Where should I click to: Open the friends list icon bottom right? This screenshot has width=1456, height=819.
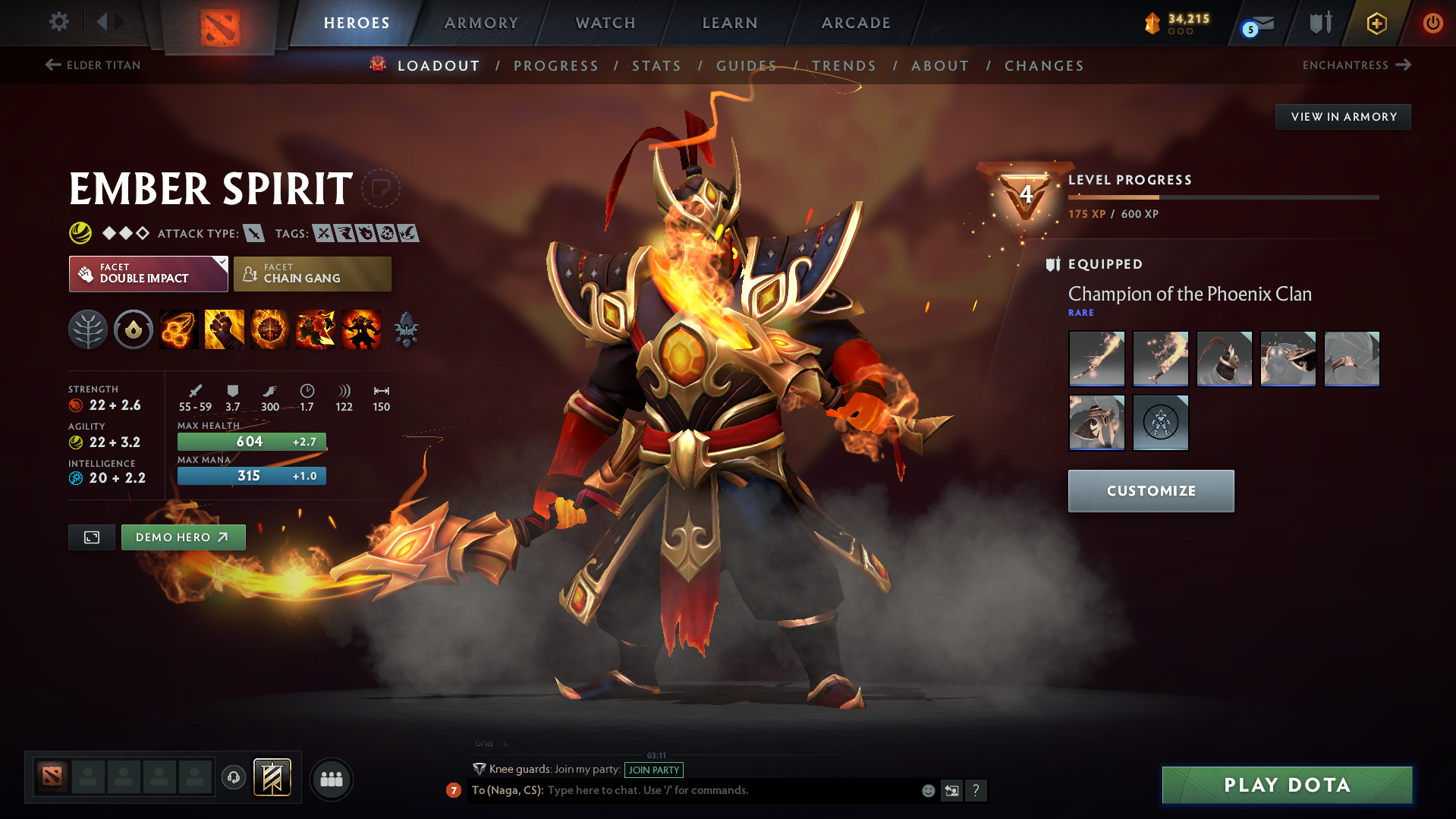pyautogui.click(x=331, y=779)
